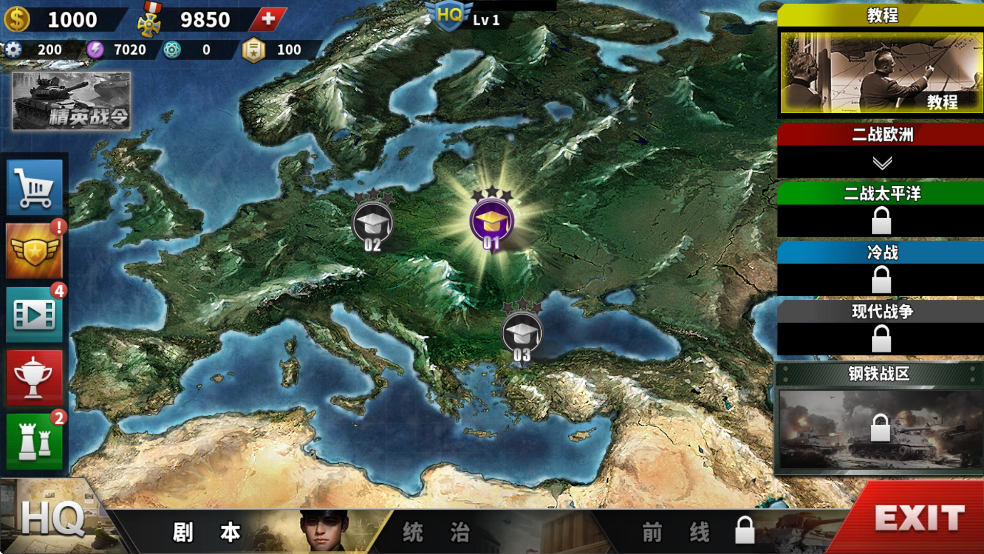The height and width of the screenshot is (554, 984).
Task: Open the locked 钢铁战区 thumbnail
Action: [879, 428]
